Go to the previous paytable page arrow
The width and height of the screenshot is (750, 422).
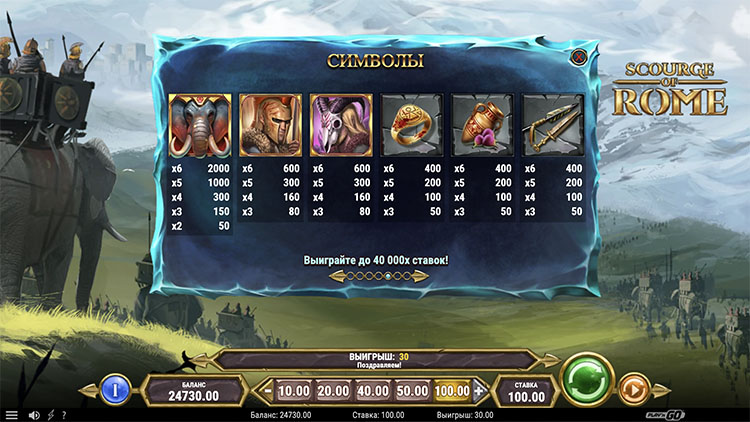[336, 275]
